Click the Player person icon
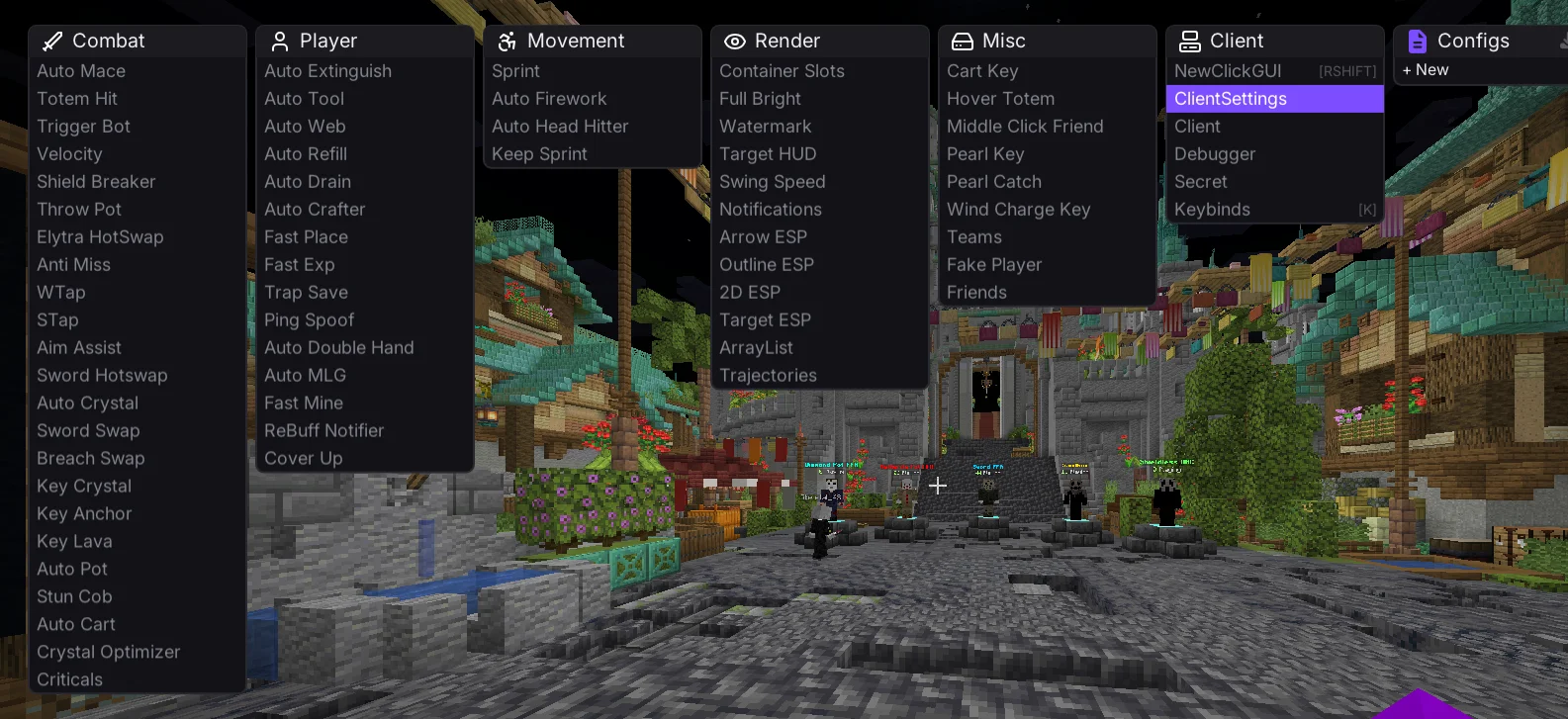The height and width of the screenshot is (719, 1568). [278, 41]
